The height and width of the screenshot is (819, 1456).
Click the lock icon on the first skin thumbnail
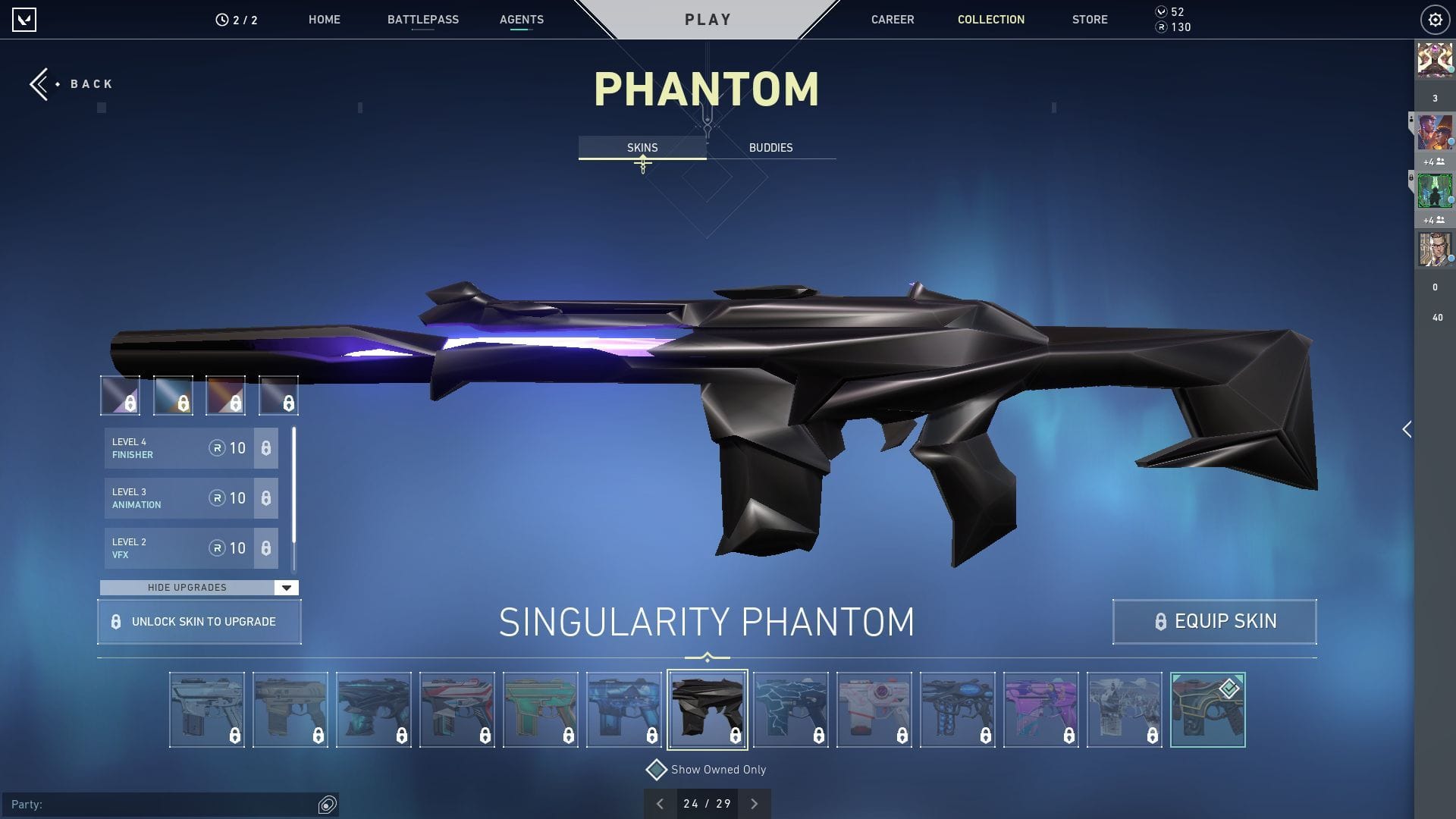point(235,735)
